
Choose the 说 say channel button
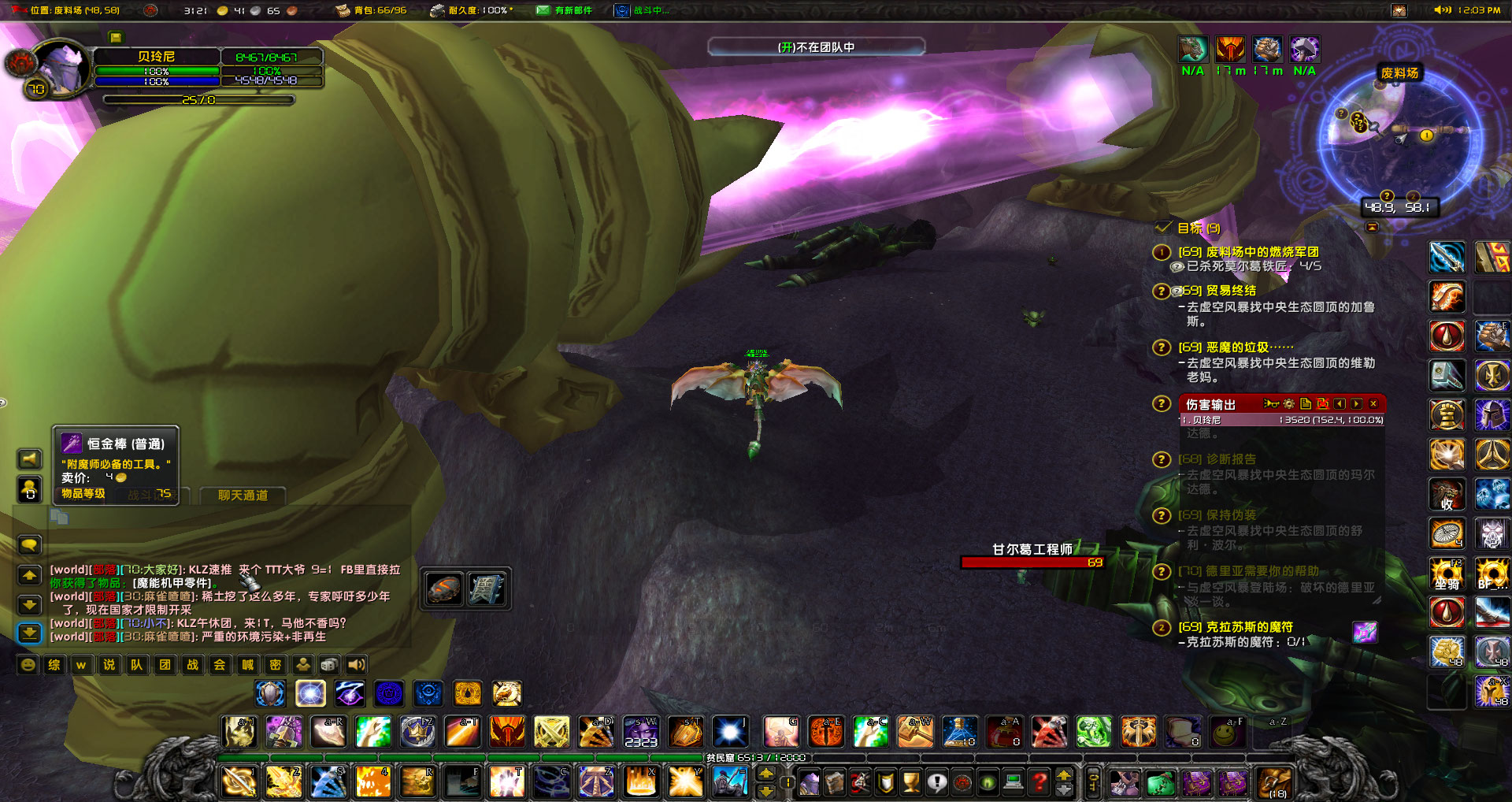(x=109, y=665)
